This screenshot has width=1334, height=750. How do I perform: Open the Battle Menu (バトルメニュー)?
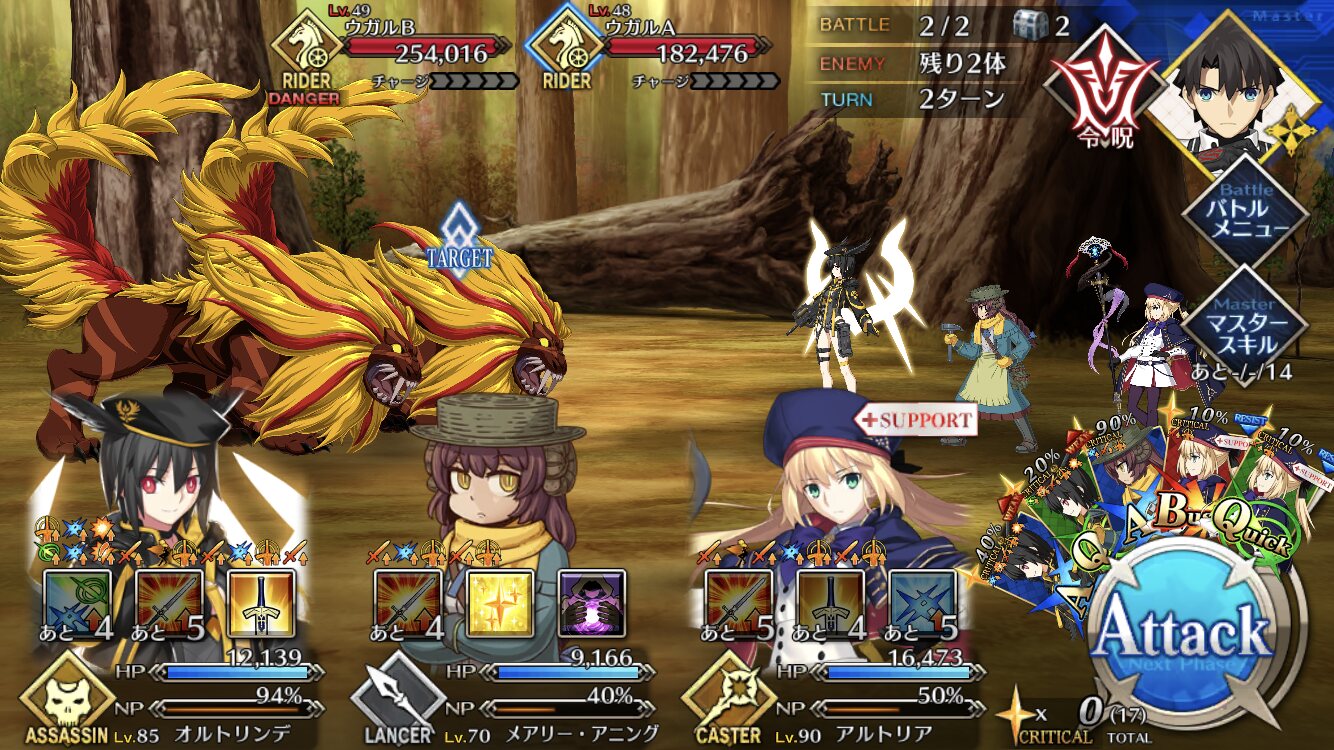(x=1244, y=210)
